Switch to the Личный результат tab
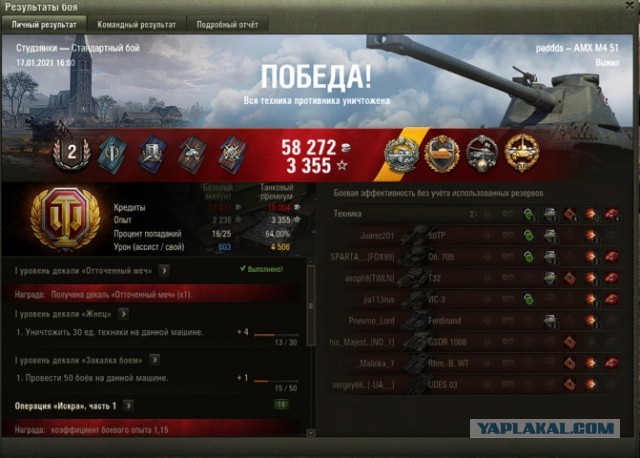The width and height of the screenshot is (640, 458). tap(43, 23)
